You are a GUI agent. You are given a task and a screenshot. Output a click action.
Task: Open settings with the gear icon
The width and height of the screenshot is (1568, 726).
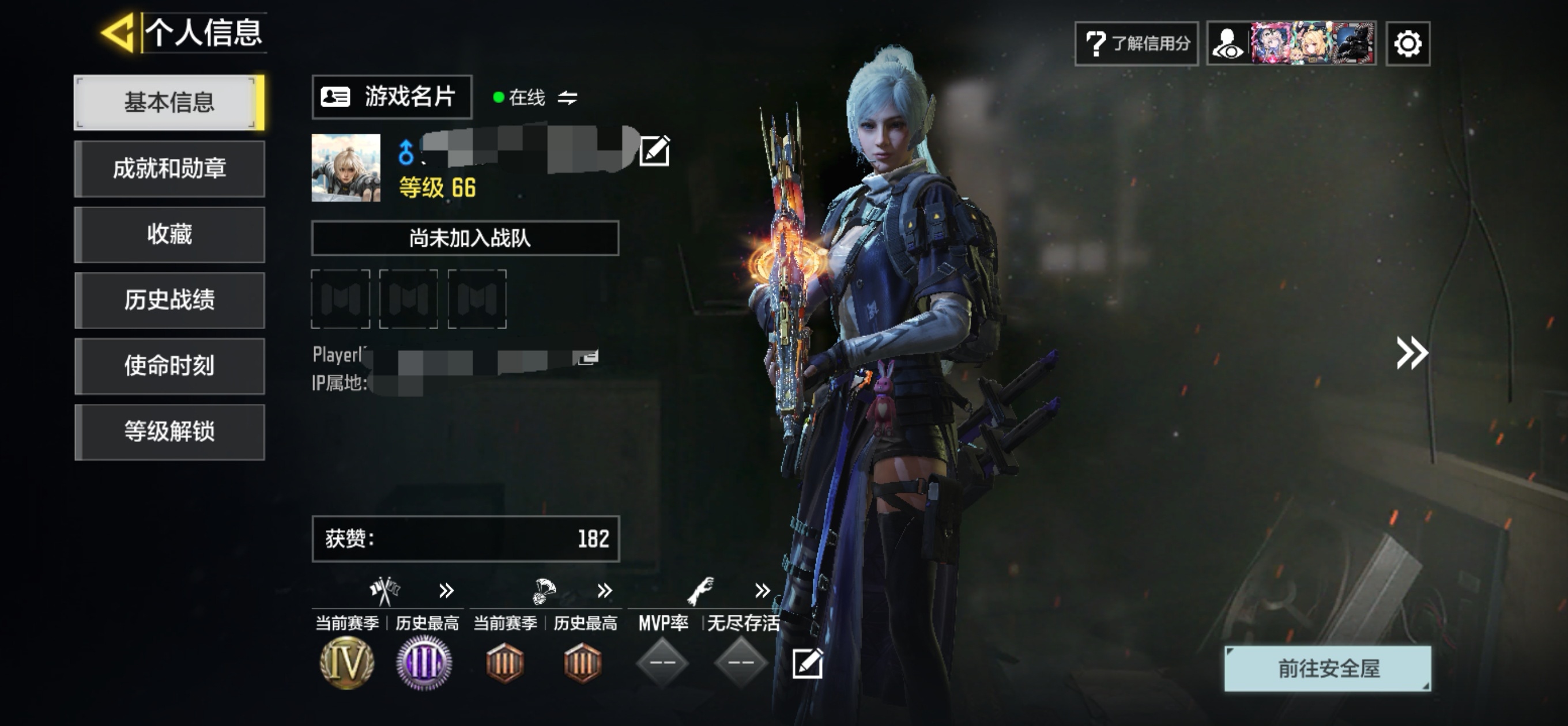pos(1407,44)
